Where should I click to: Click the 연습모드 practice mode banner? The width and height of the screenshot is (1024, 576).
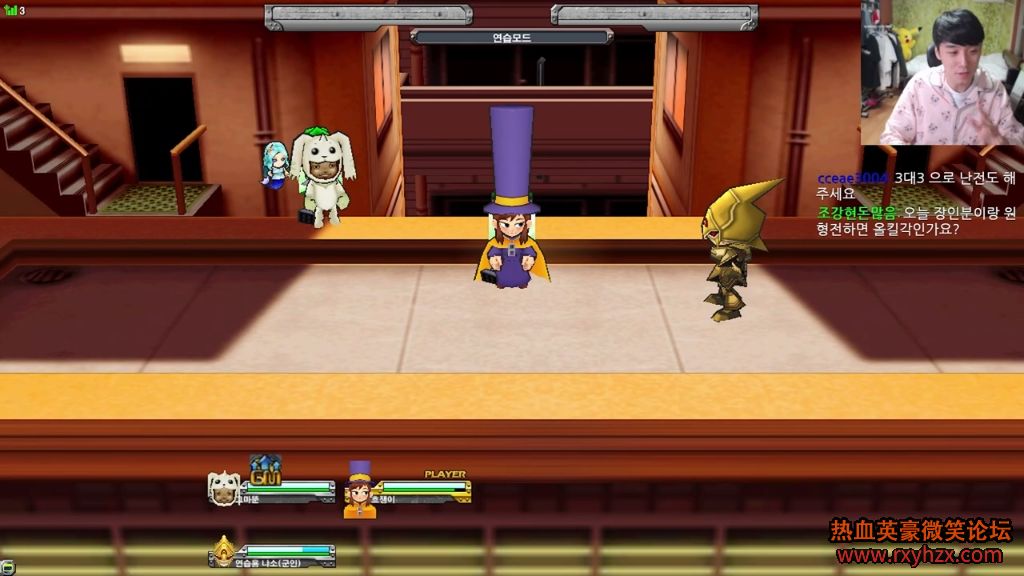click(511, 37)
